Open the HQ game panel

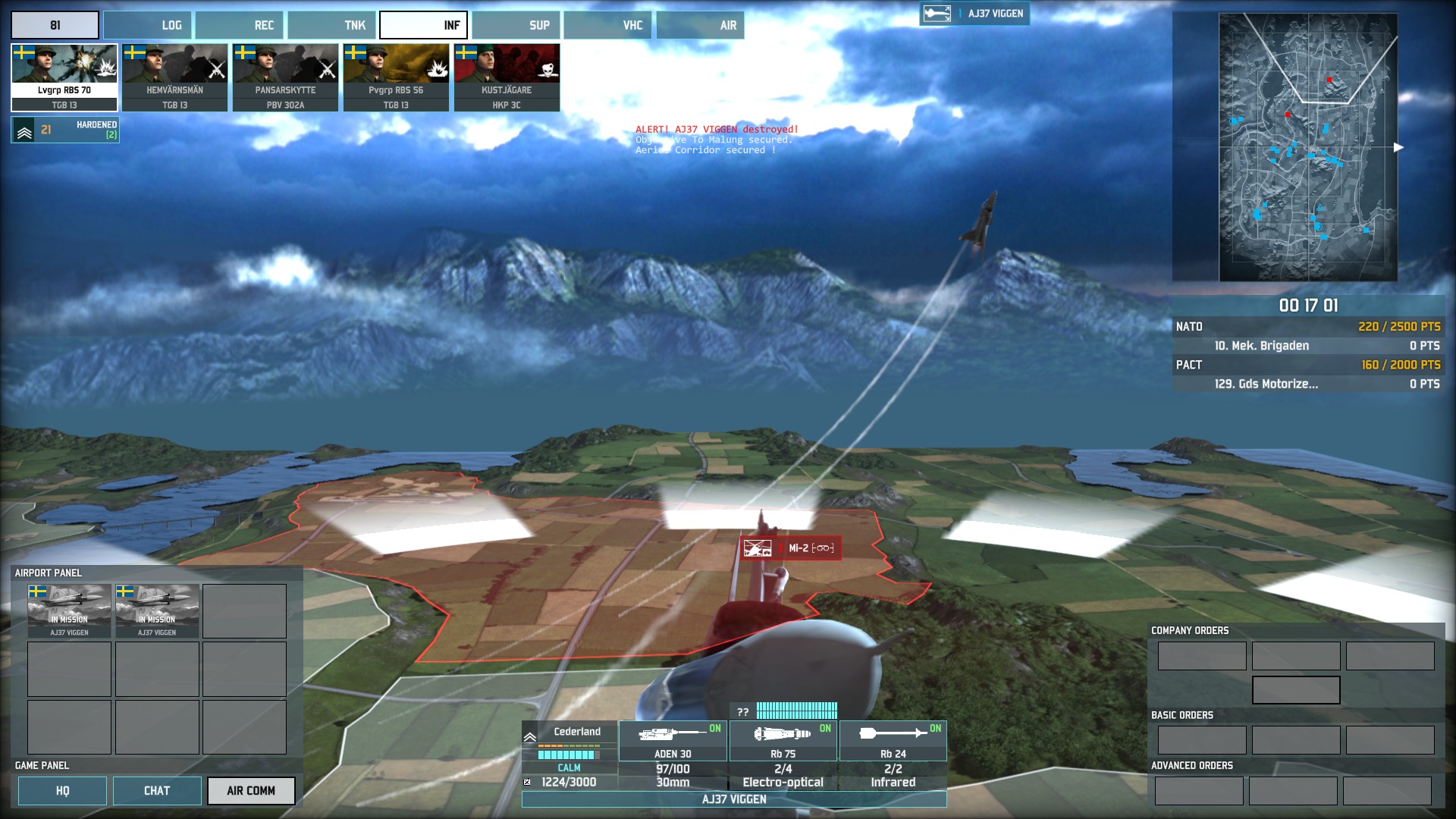pos(62,791)
